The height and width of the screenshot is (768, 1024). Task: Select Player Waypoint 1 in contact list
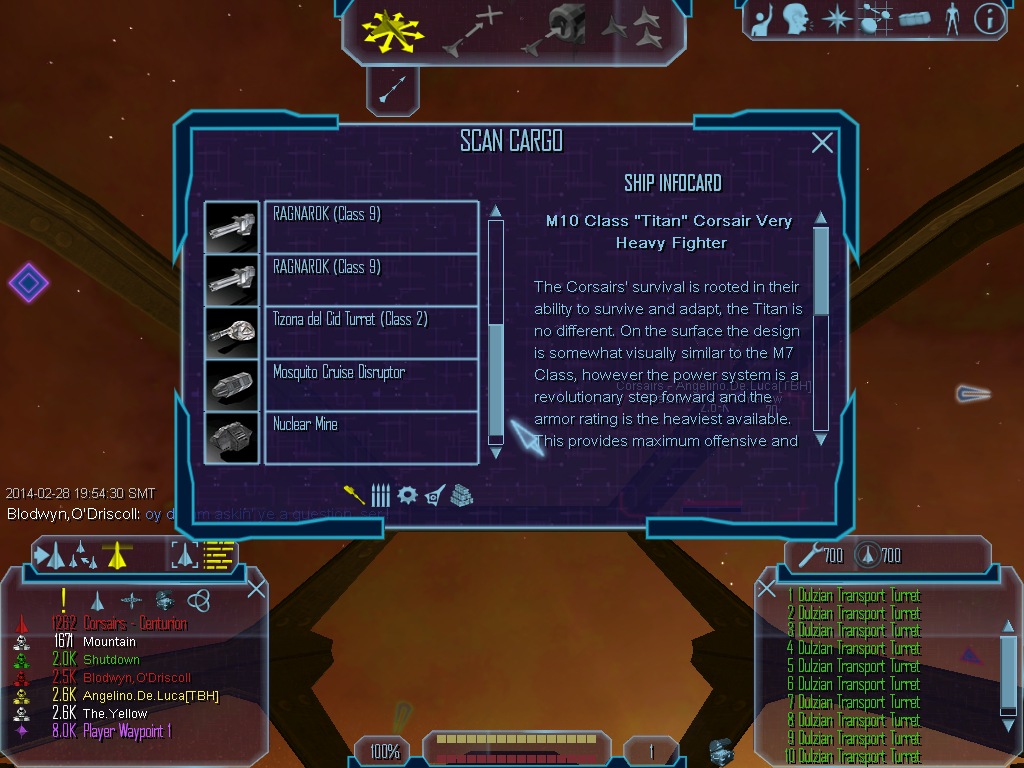(126, 732)
